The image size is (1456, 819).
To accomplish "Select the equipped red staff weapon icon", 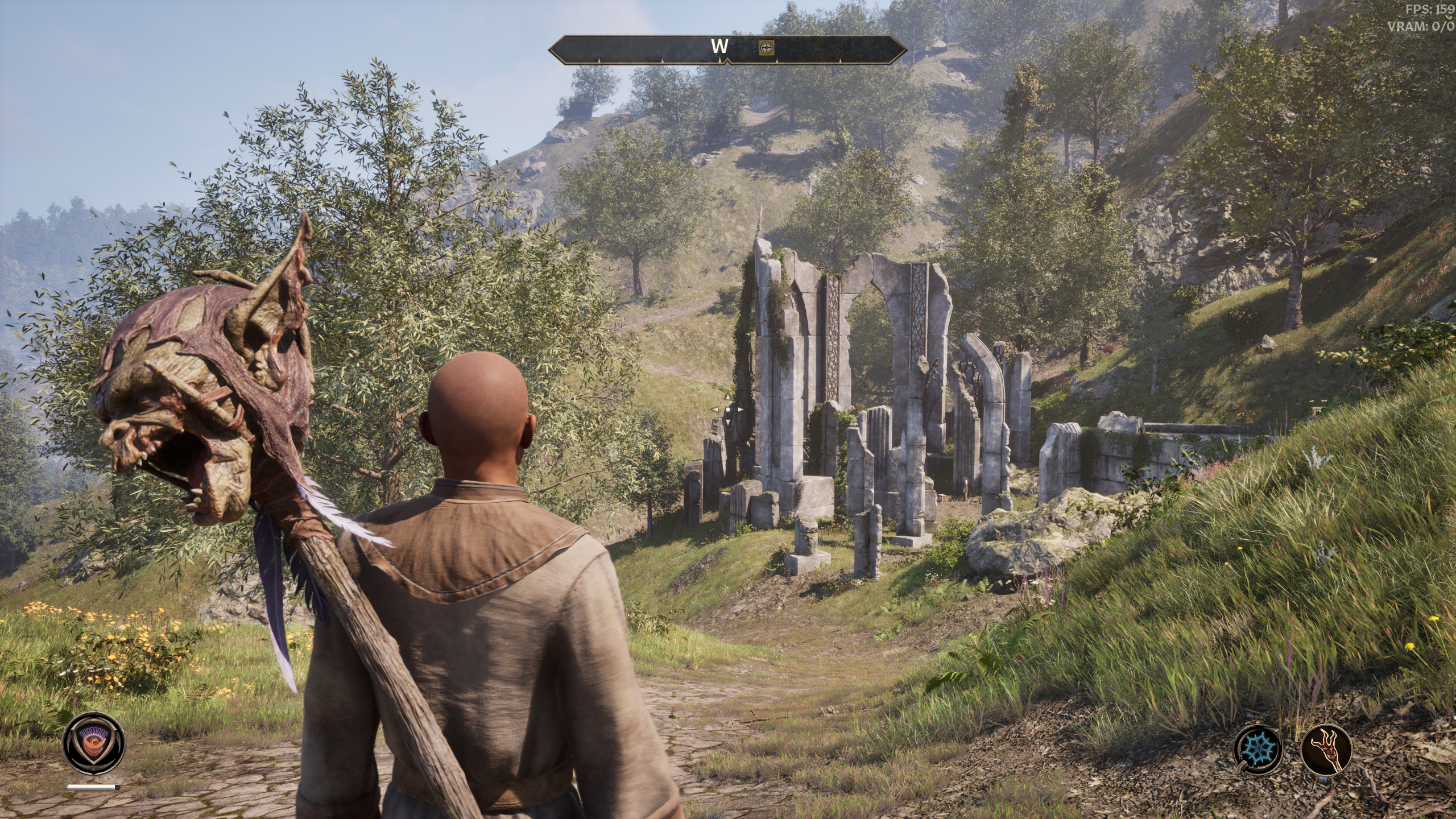I will click(1326, 750).
